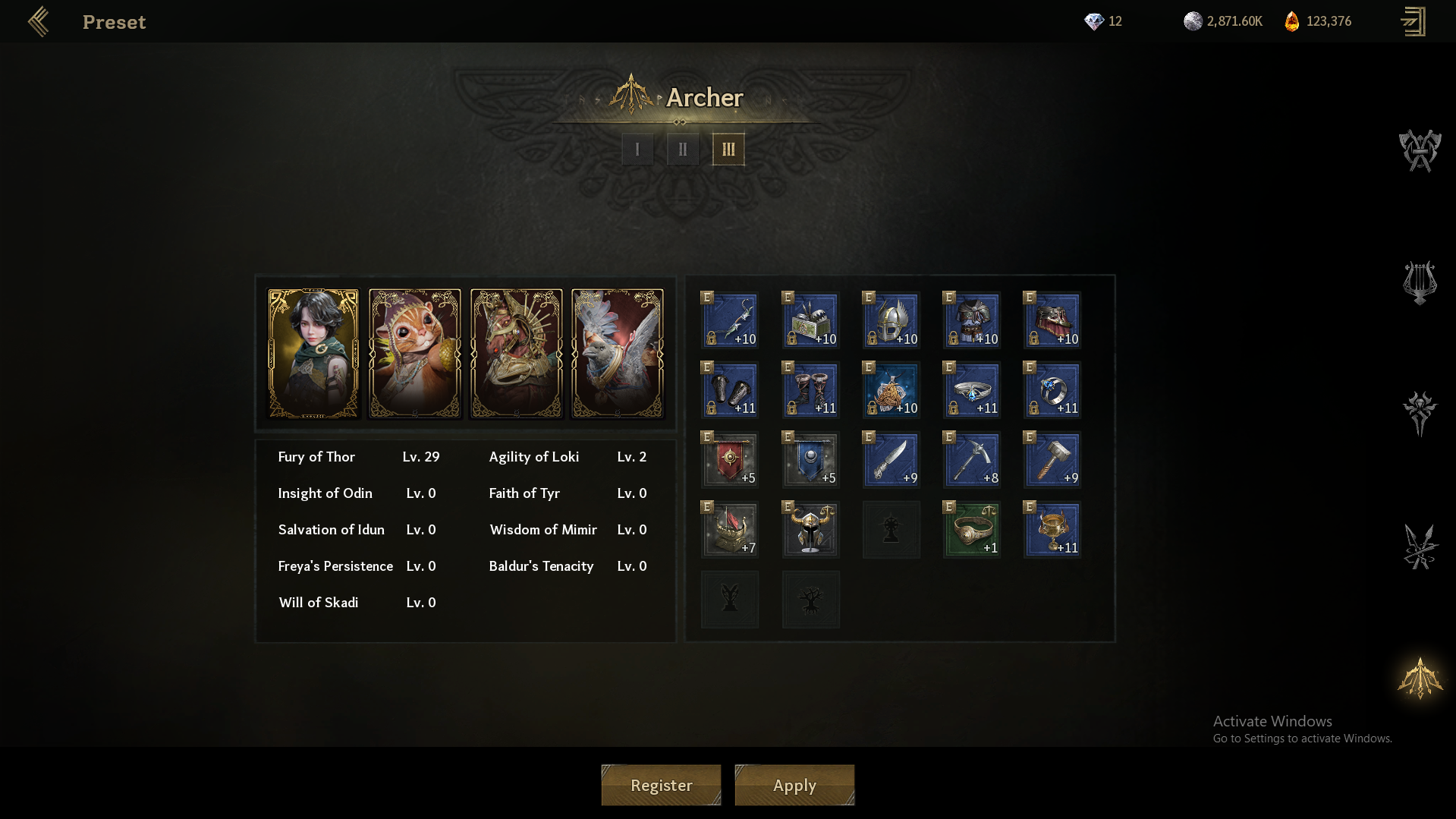
Task: Apply the Archer preset
Action: (794, 785)
